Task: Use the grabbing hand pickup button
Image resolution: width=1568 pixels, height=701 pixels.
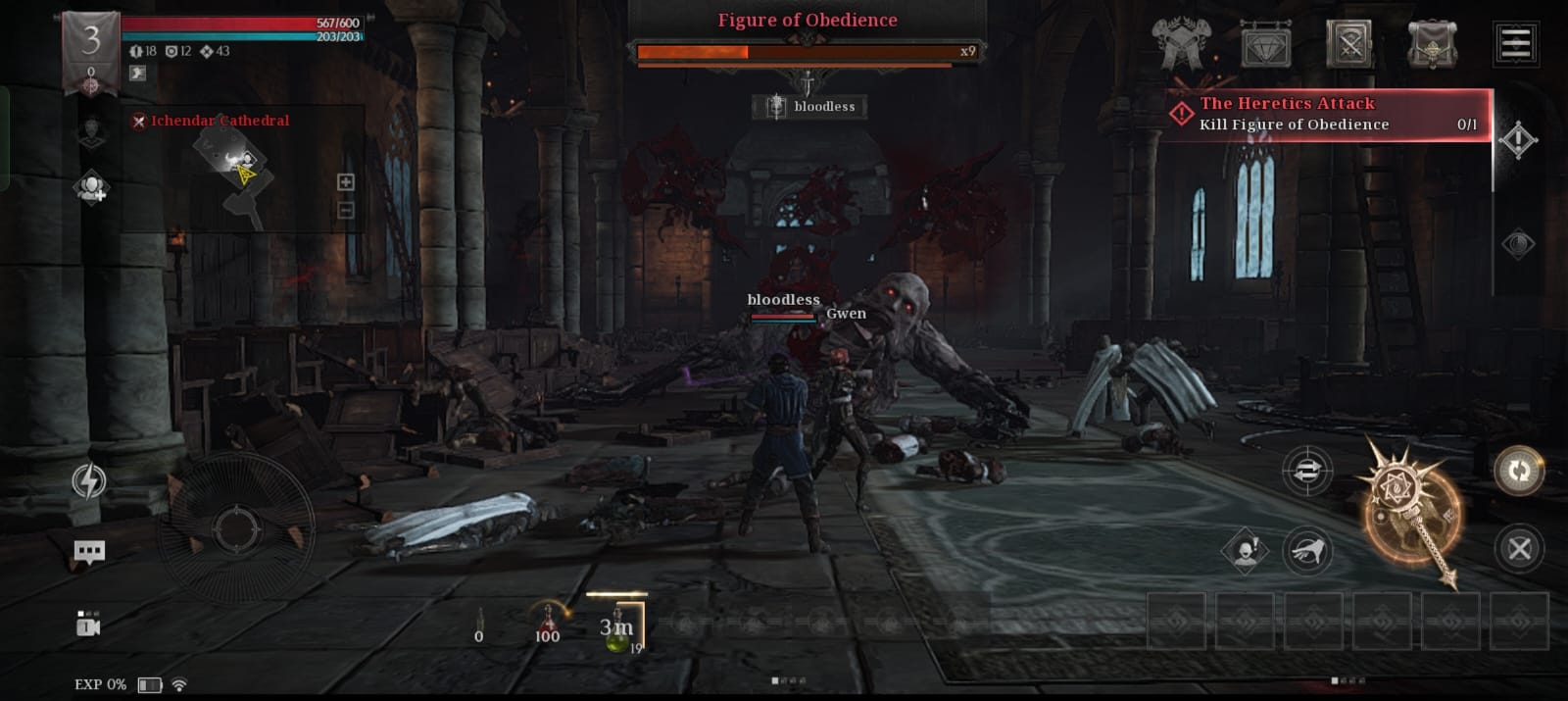Action: [1307, 552]
